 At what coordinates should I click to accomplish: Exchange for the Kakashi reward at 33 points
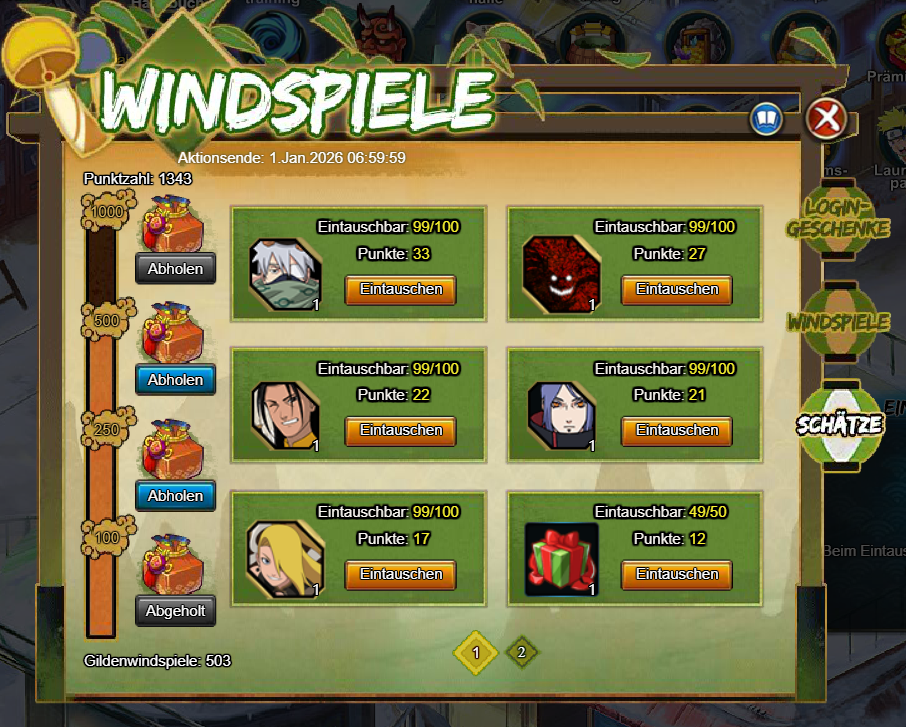point(400,290)
